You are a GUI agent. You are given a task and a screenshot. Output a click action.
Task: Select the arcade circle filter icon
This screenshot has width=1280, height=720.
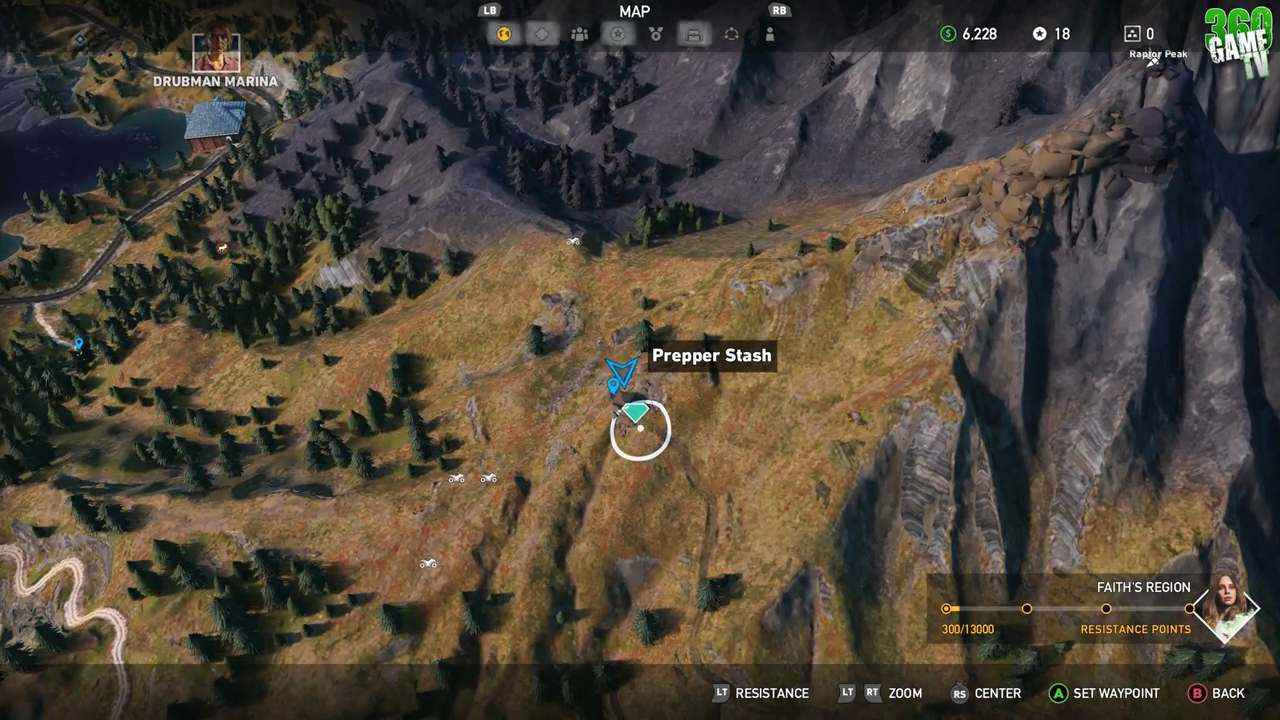coord(732,33)
